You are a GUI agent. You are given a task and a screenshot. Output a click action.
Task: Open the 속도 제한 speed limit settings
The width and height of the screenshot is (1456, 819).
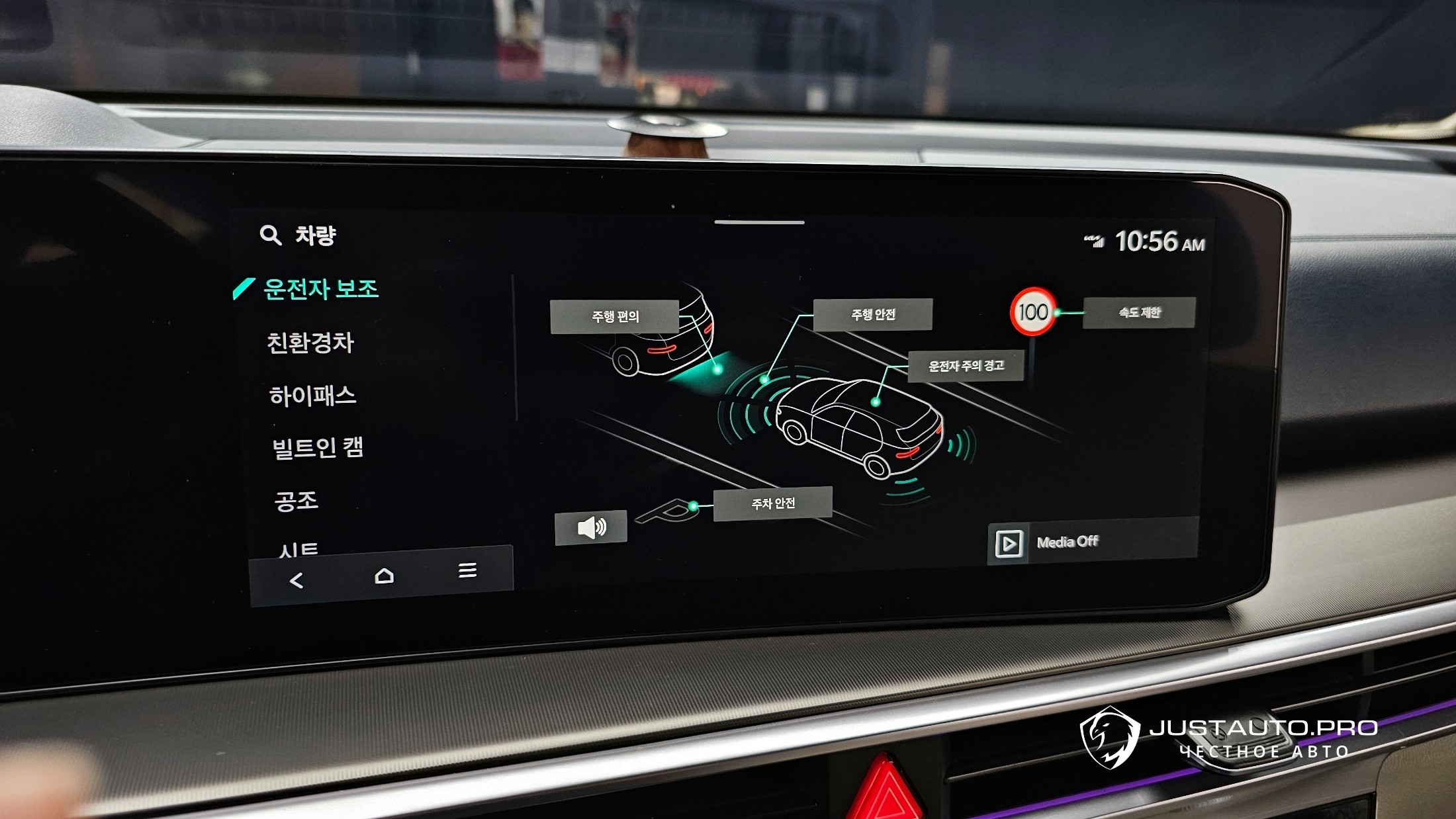[1139, 312]
